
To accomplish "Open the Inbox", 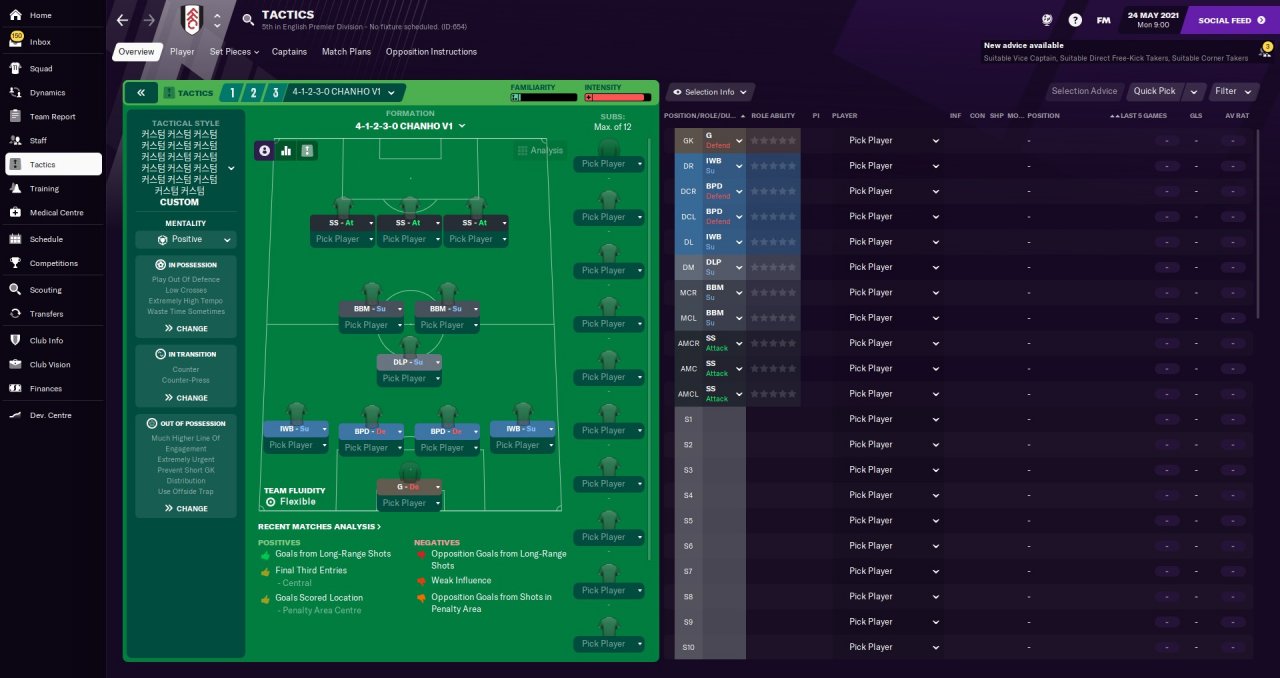I will click(x=40, y=42).
